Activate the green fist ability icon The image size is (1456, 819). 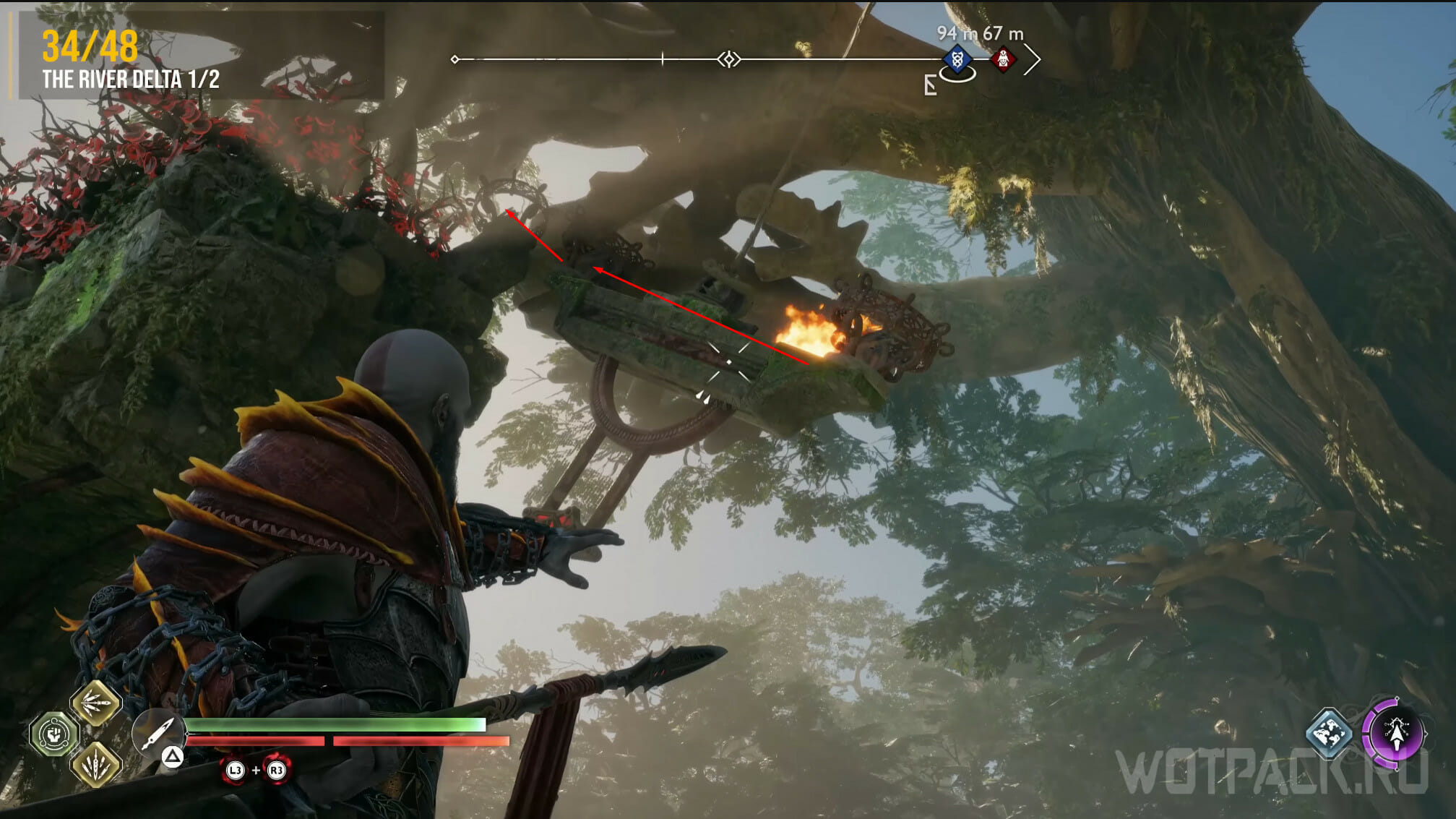(x=53, y=734)
